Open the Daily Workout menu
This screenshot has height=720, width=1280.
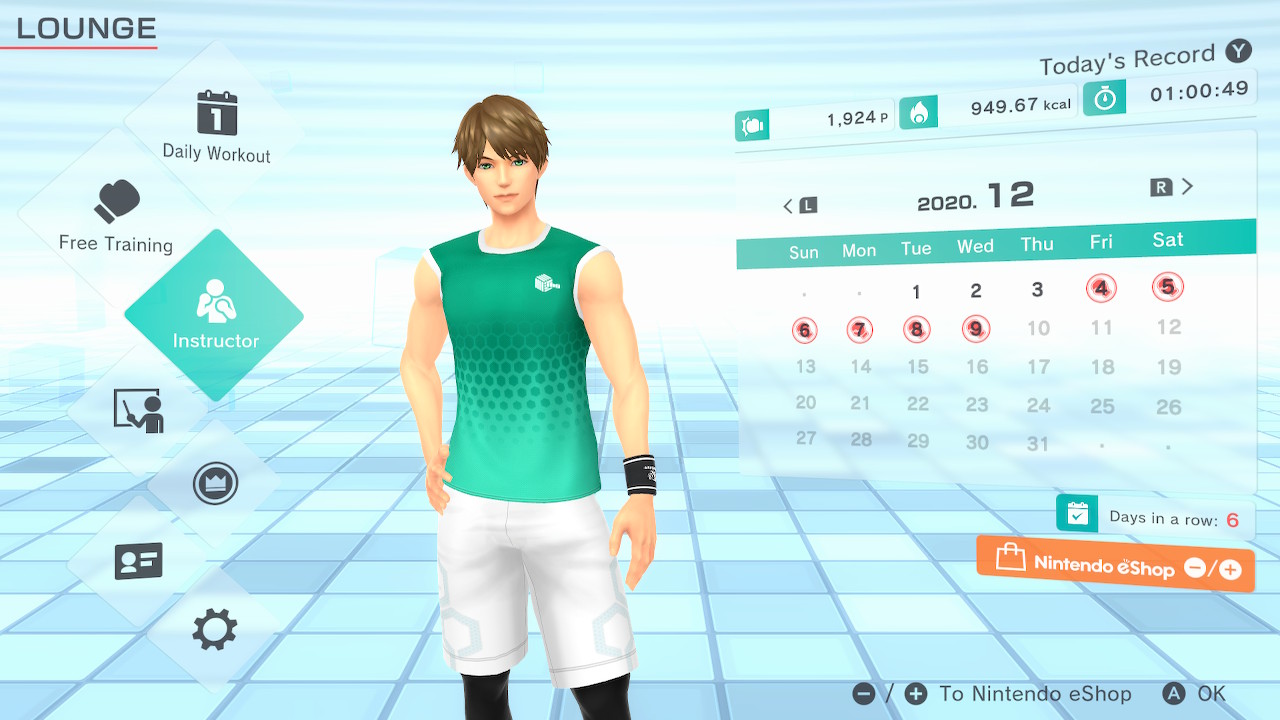tap(216, 125)
